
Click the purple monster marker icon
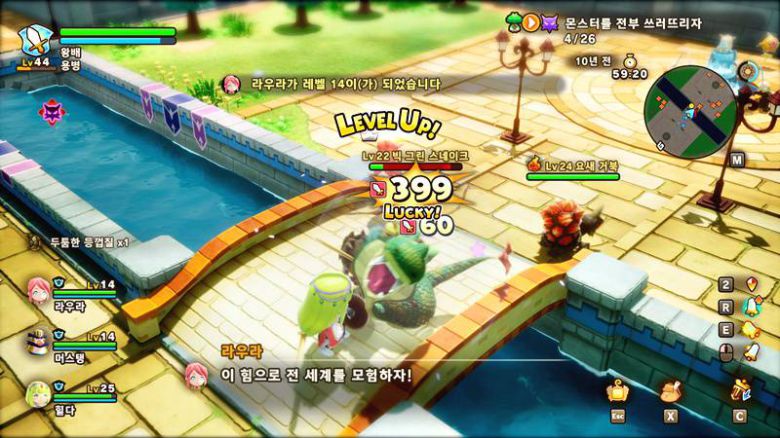pos(52,112)
